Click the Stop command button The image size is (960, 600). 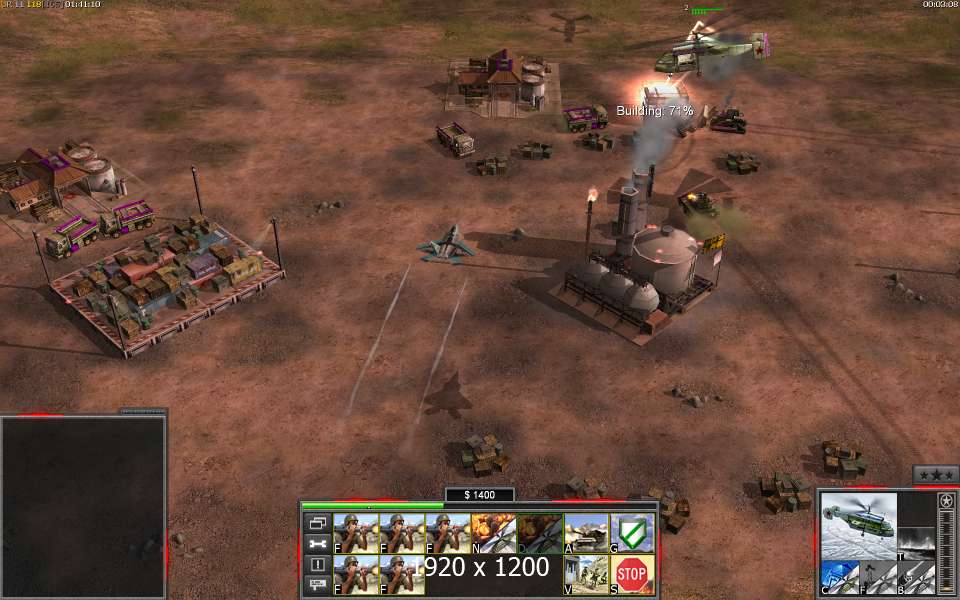pos(631,574)
